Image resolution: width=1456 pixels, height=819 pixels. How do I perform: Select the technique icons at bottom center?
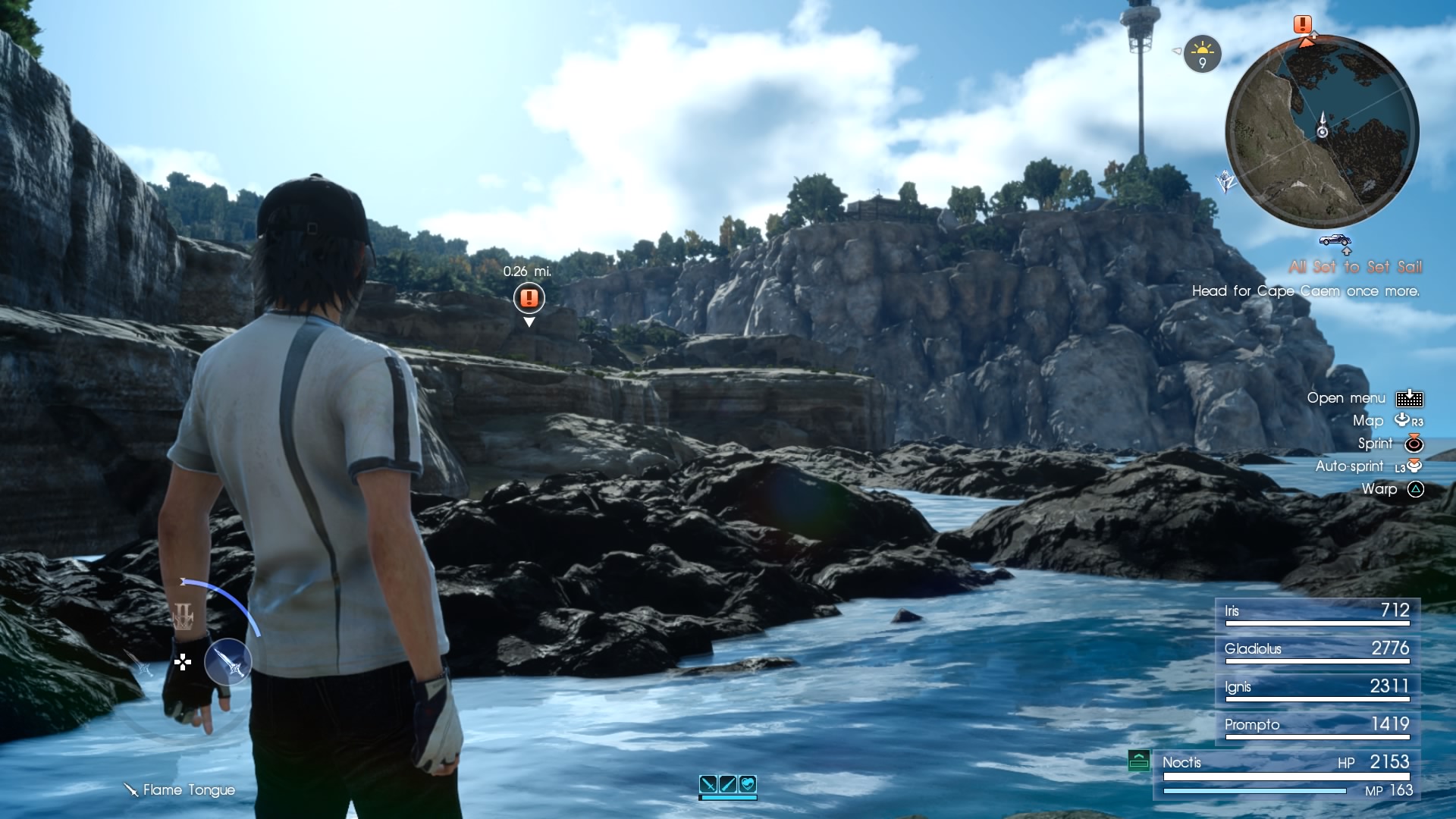(728, 785)
